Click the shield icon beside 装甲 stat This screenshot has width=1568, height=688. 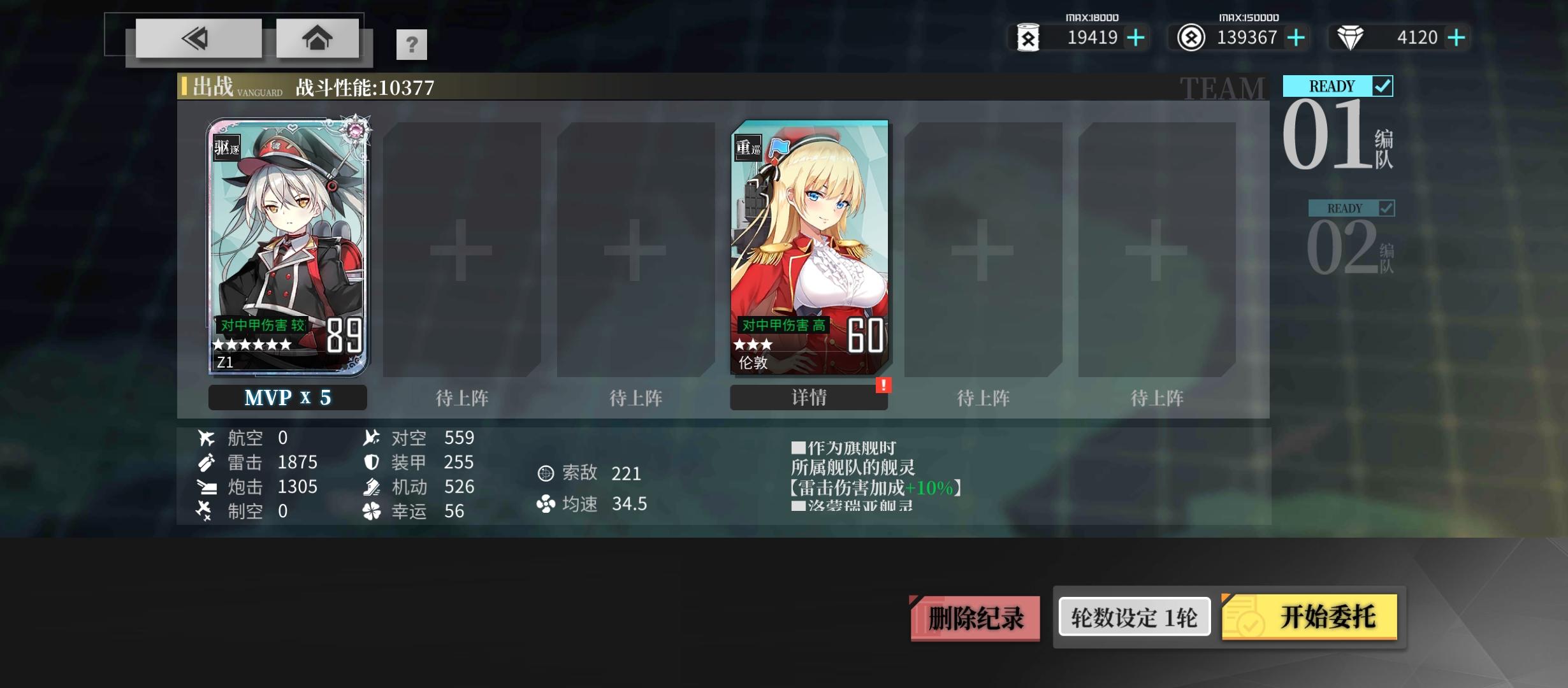pos(372,462)
